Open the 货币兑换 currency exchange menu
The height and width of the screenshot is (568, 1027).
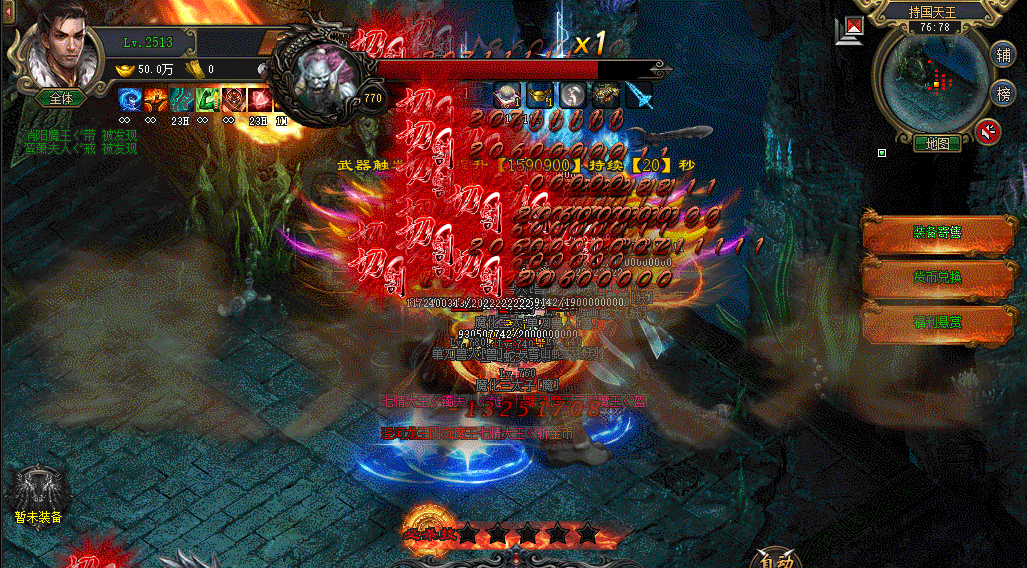coord(936,277)
